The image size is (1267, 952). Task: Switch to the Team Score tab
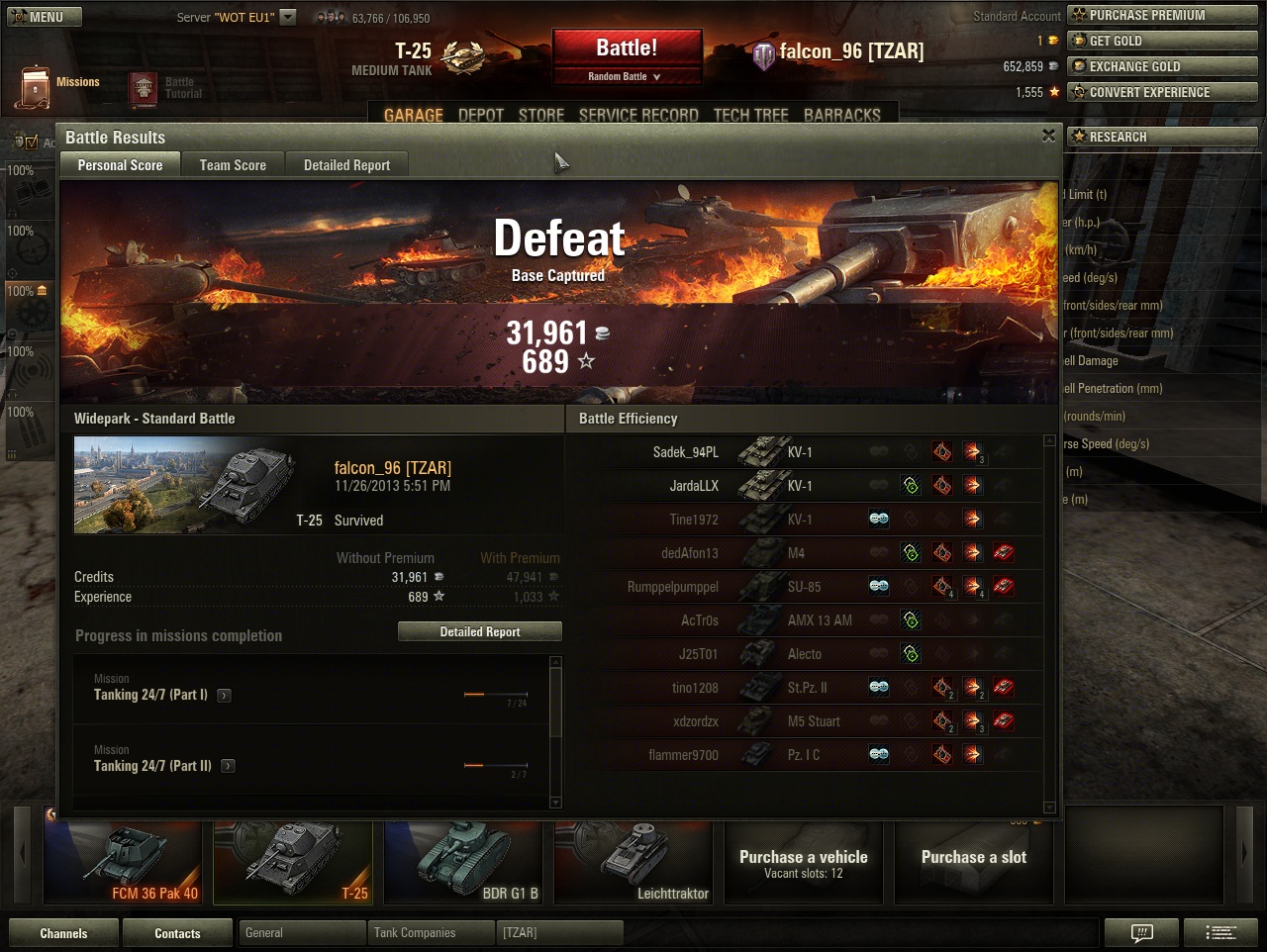click(x=233, y=165)
